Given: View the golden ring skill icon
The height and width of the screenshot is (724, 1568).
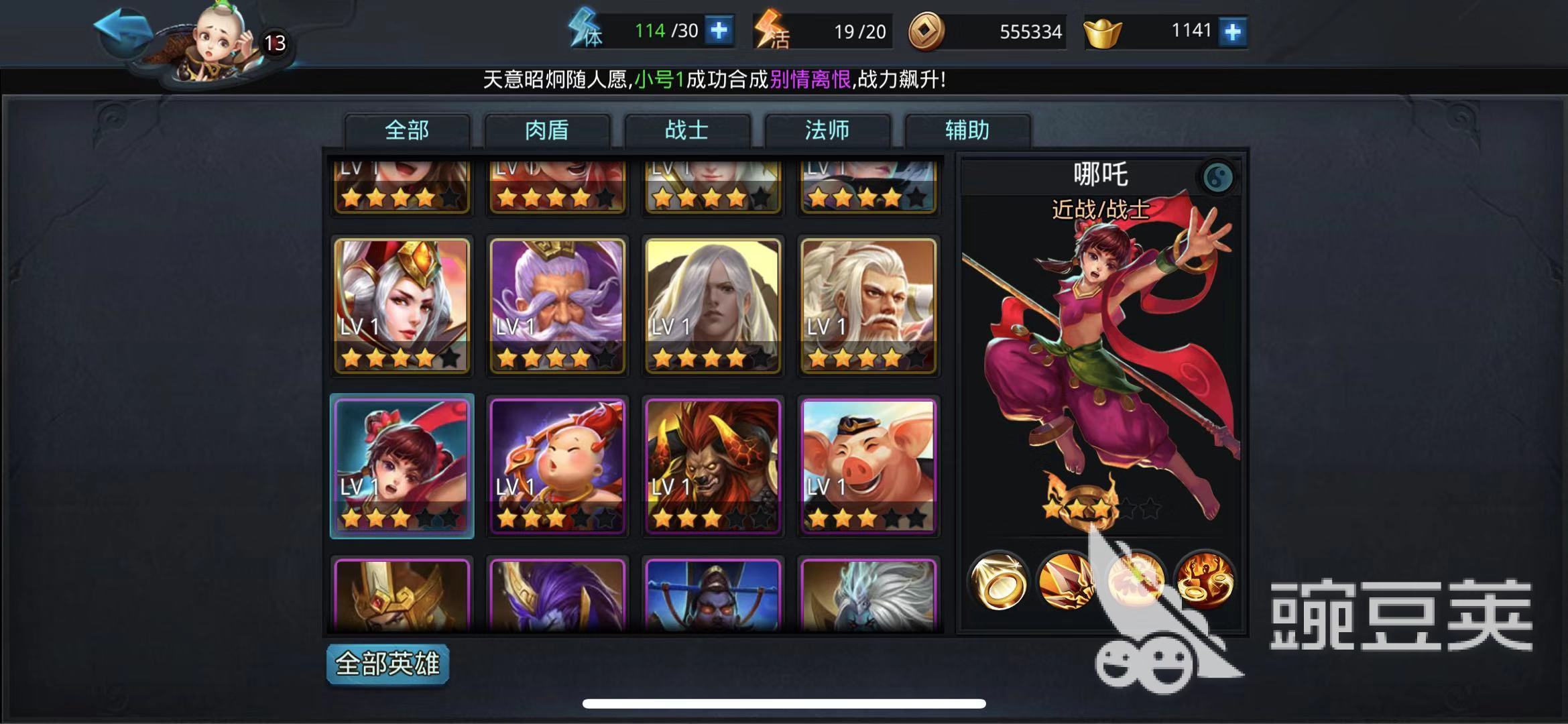Looking at the screenshot, I should coord(998,581).
